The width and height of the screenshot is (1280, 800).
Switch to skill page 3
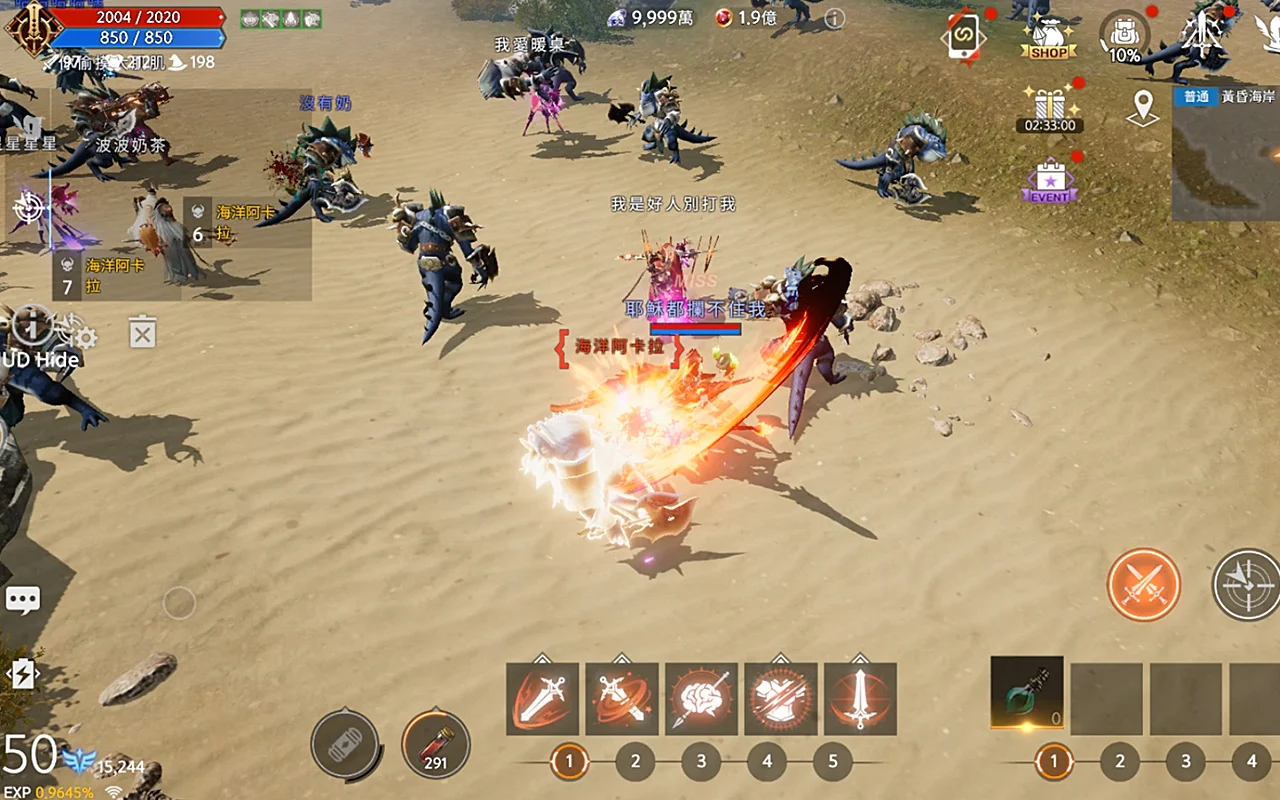coord(701,762)
